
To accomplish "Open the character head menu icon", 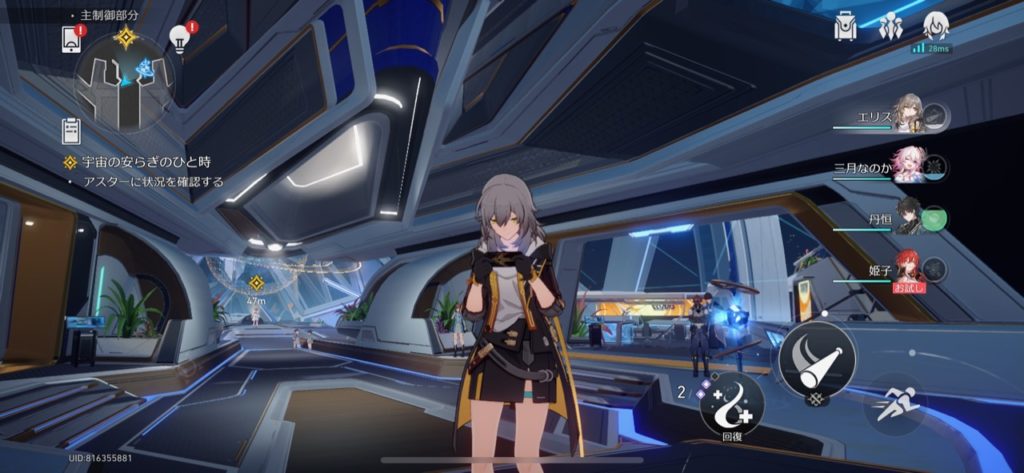I will (935, 27).
